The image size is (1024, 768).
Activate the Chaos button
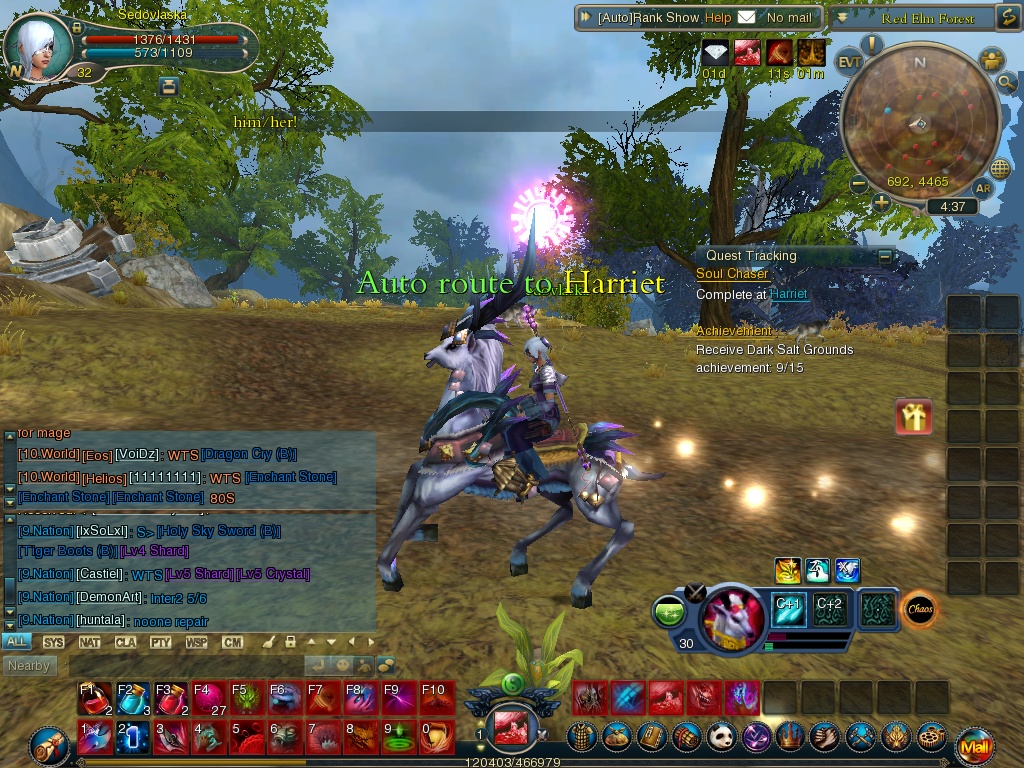pyautogui.click(x=919, y=609)
